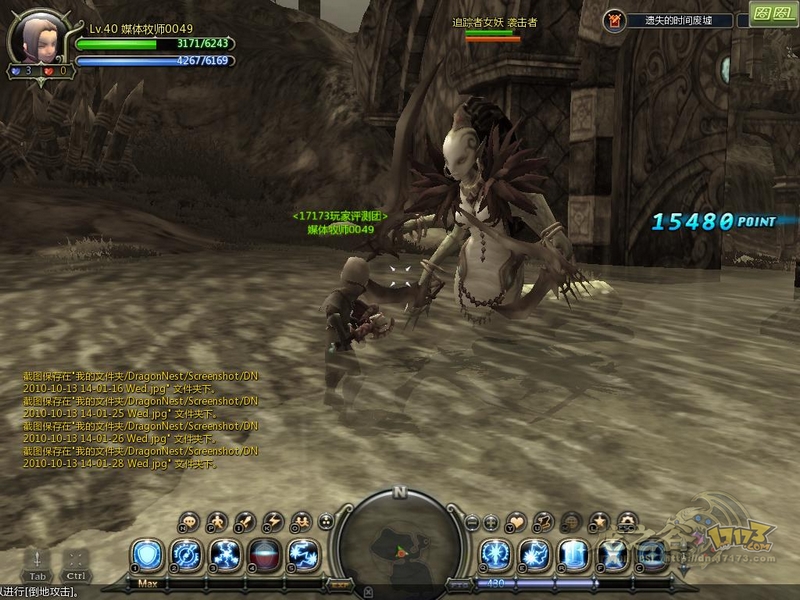Open the circular minimap
800x600 pixels.
click(x=399, y=545)
